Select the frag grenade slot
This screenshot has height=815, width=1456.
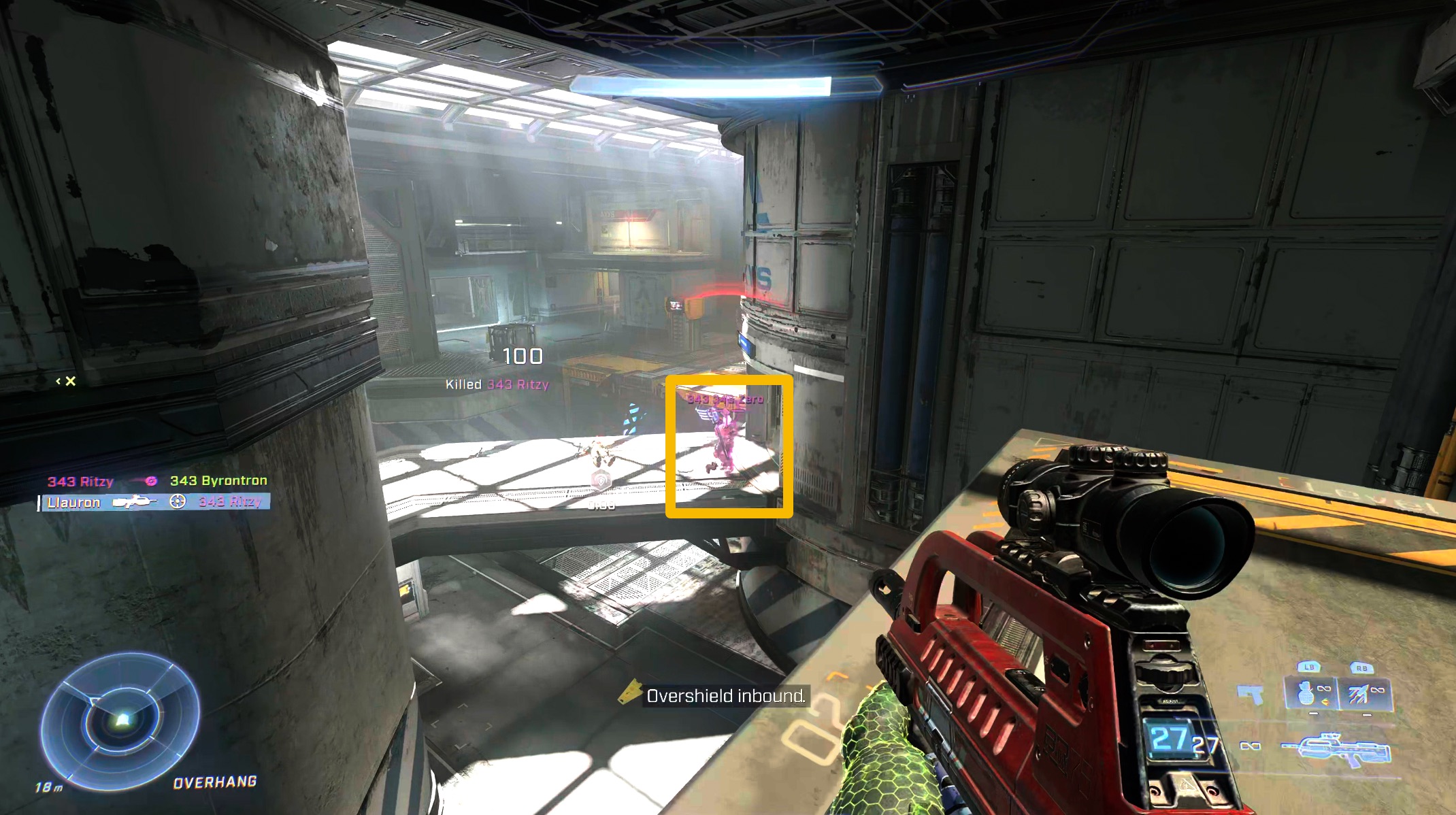click(x=1310, y=695)
